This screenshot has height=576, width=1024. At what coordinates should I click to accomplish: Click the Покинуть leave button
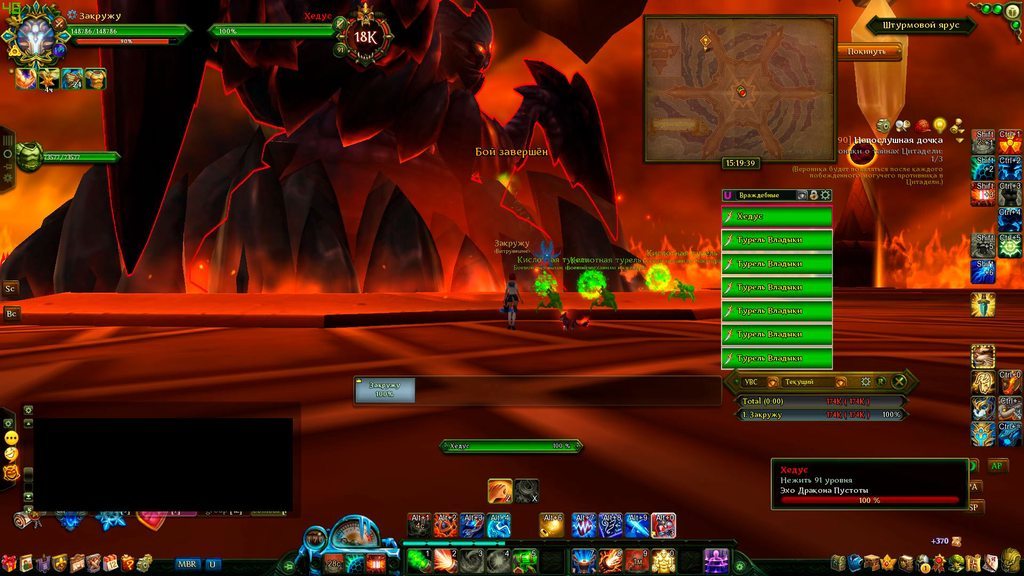coord(868,51)
